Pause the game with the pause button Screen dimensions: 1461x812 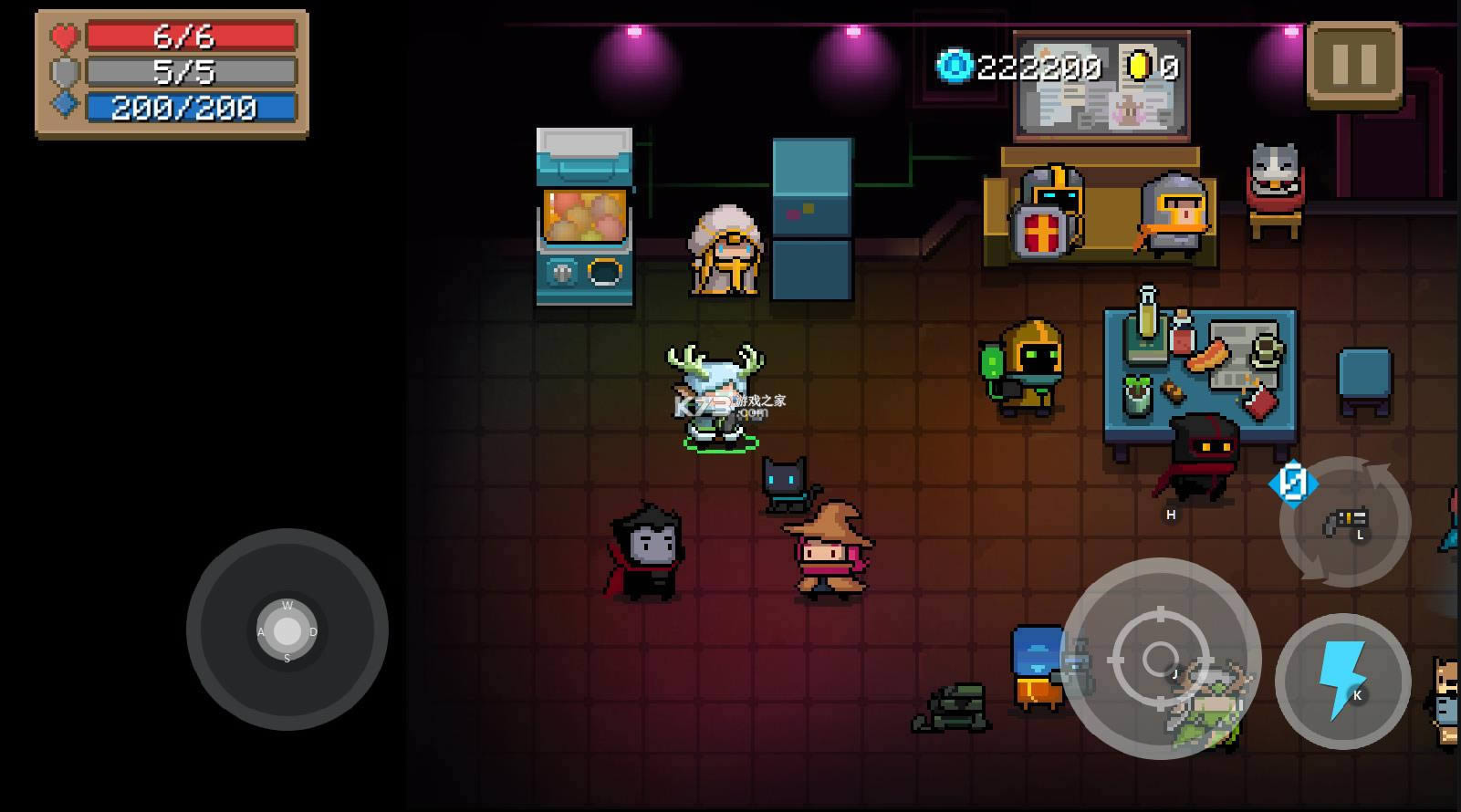(x=1354, y=64)
